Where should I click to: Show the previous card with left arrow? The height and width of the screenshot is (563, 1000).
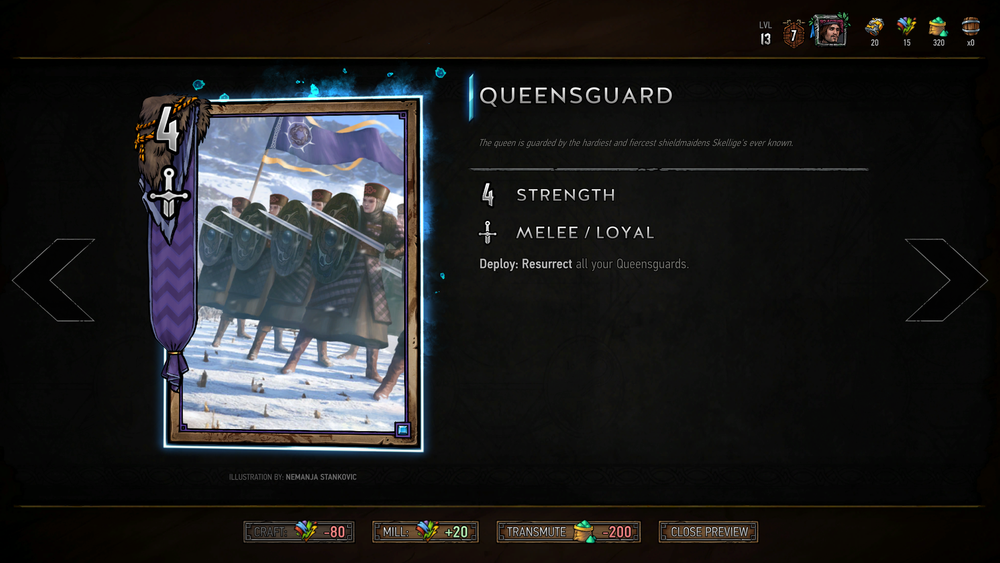point(54,280)
